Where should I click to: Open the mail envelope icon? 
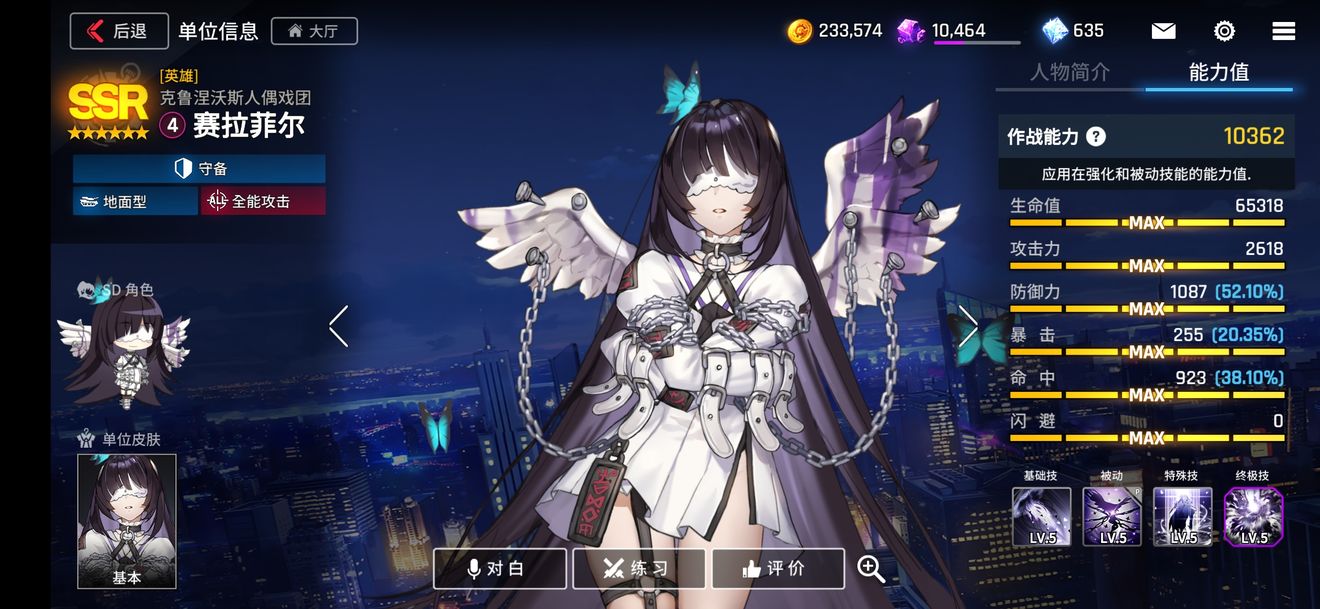click(1163, 31)
